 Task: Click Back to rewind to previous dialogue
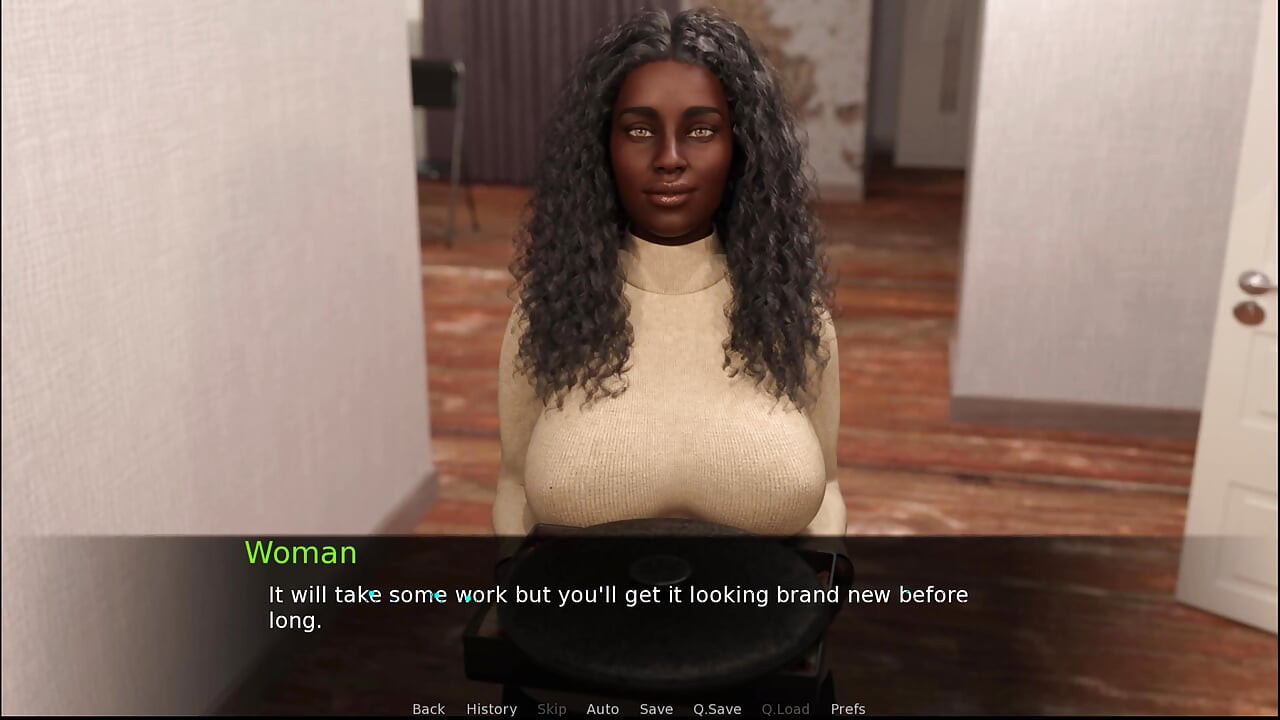point(428,708)
